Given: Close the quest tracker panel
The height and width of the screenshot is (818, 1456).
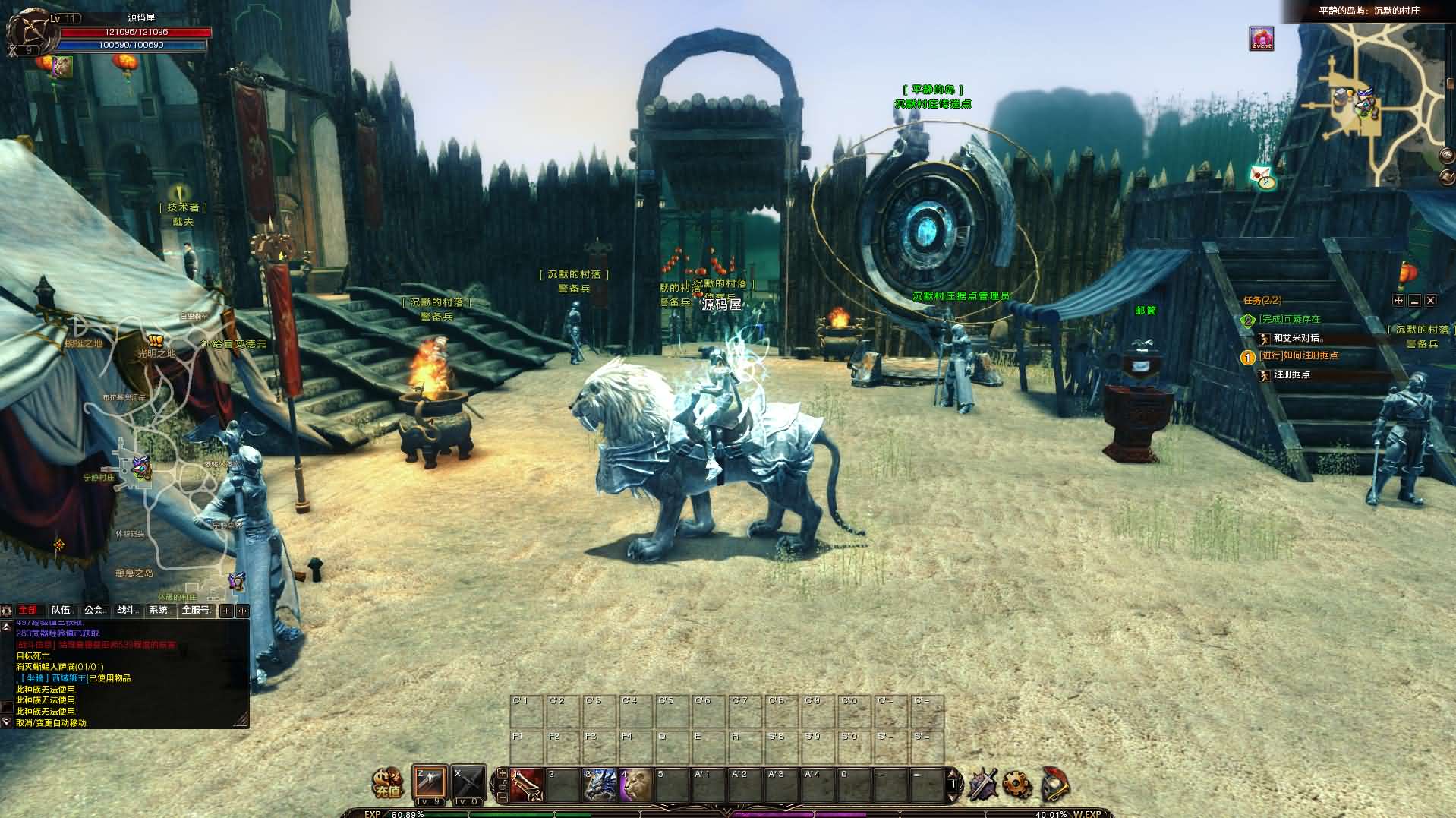Looking at the screenshot, I should point(1430,301).
